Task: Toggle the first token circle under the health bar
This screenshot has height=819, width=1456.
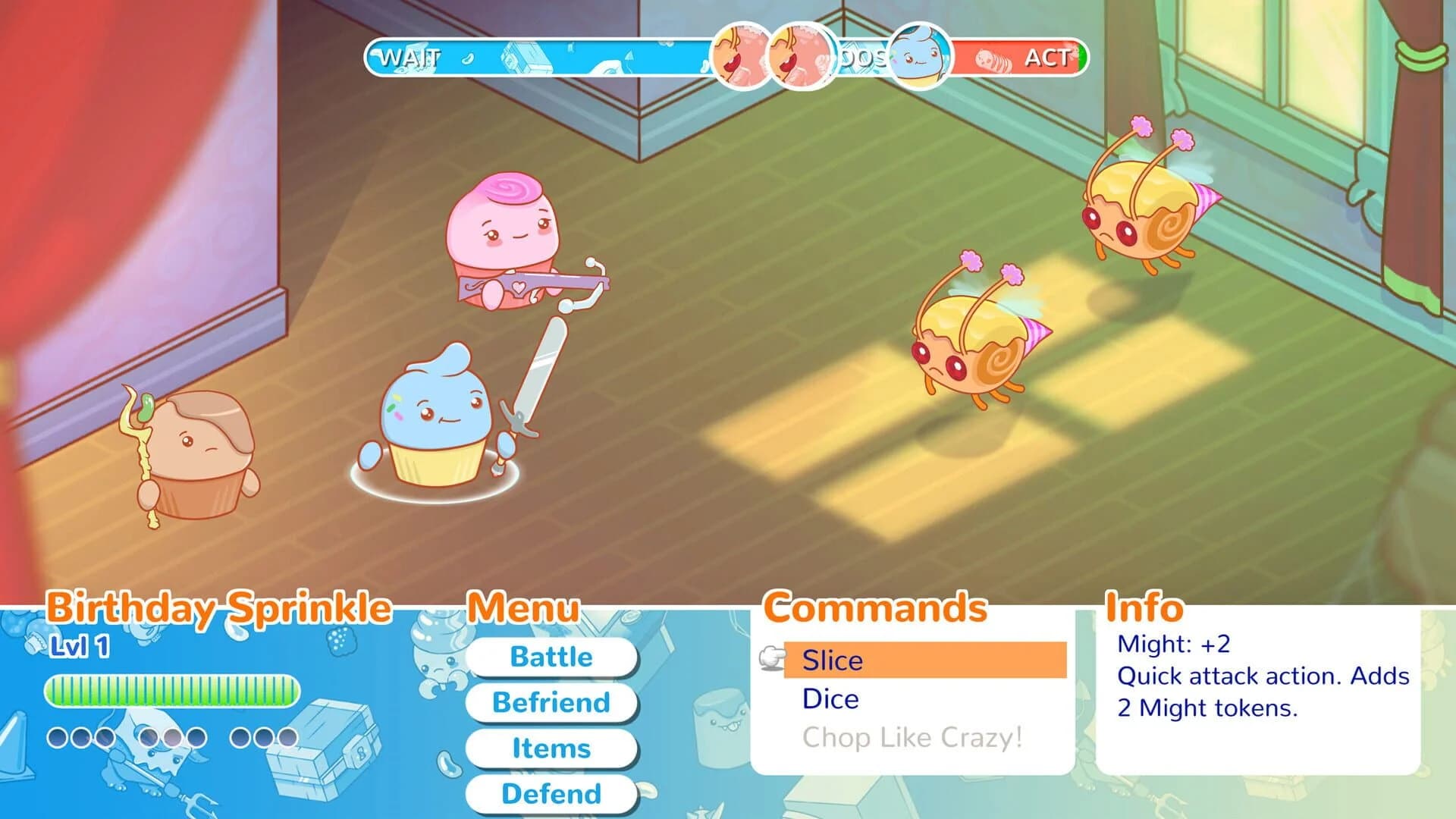Action: (x=56, y=736)
